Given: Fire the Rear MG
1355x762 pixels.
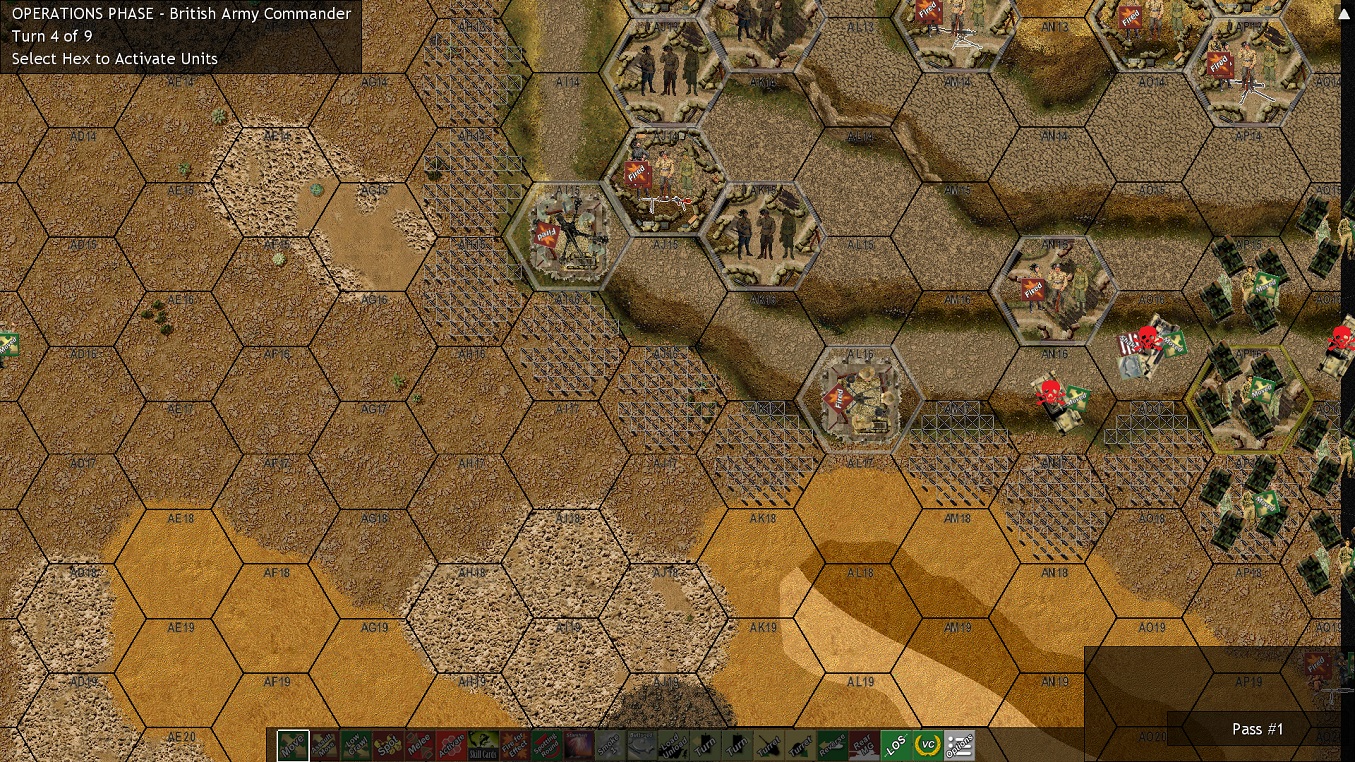Looking at the screenshot, I should coord(864,745).
